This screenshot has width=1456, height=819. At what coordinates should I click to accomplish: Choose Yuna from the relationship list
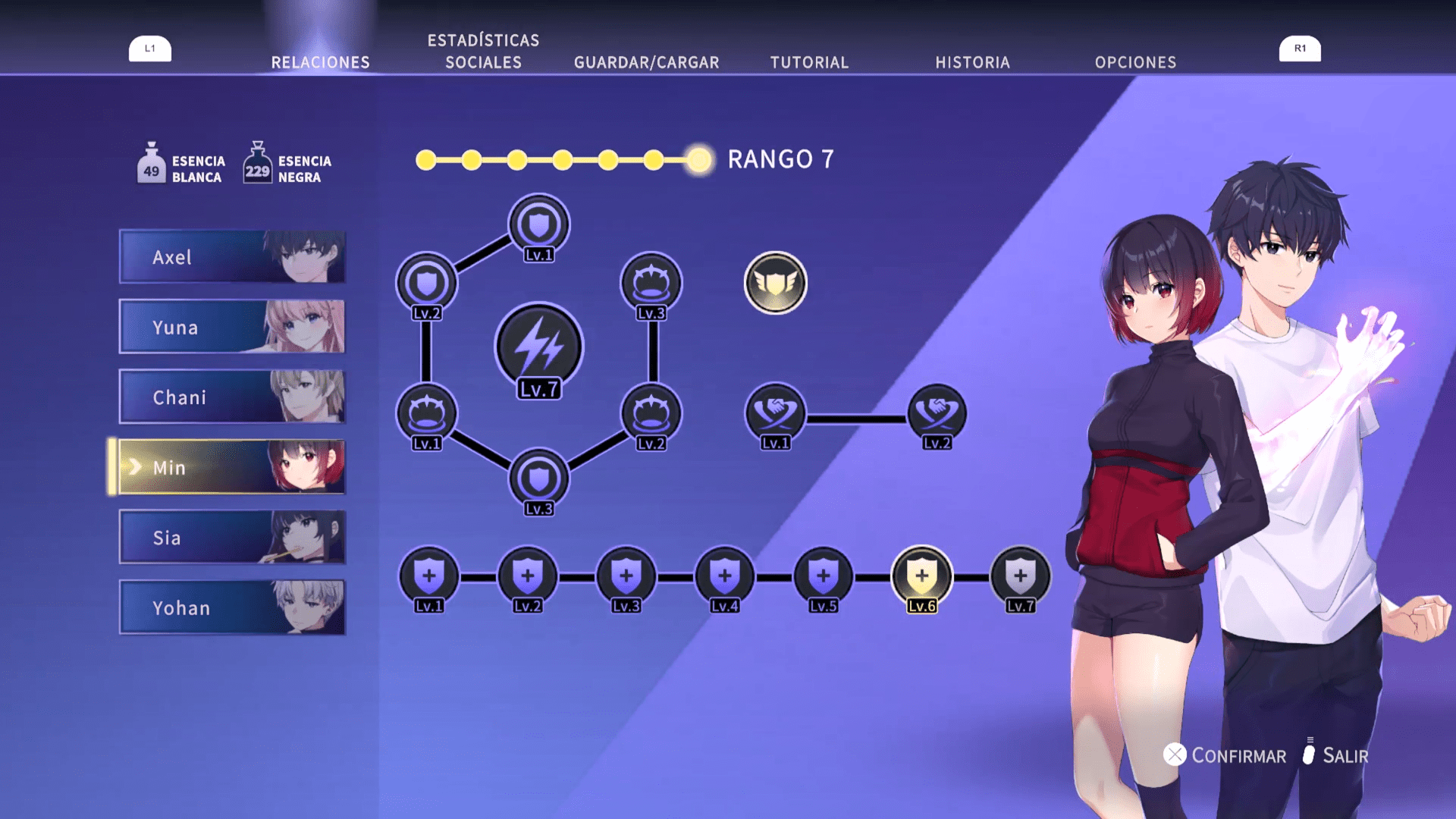click(232, 327)
